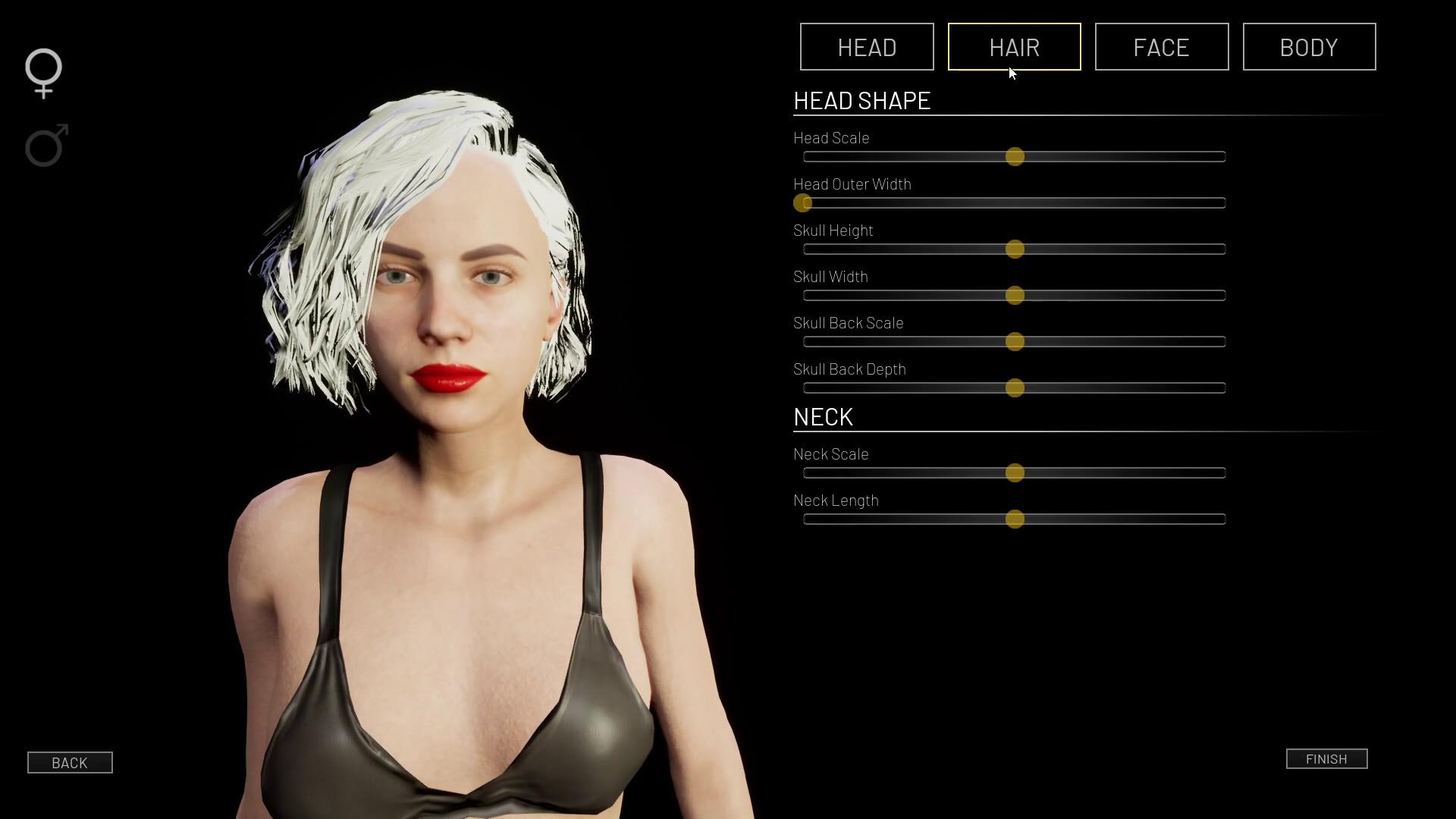Click the Skull Back Depth slider handle
Image resolution: width=1456 pixels, height=819 pixels.
click(1015, 388)
